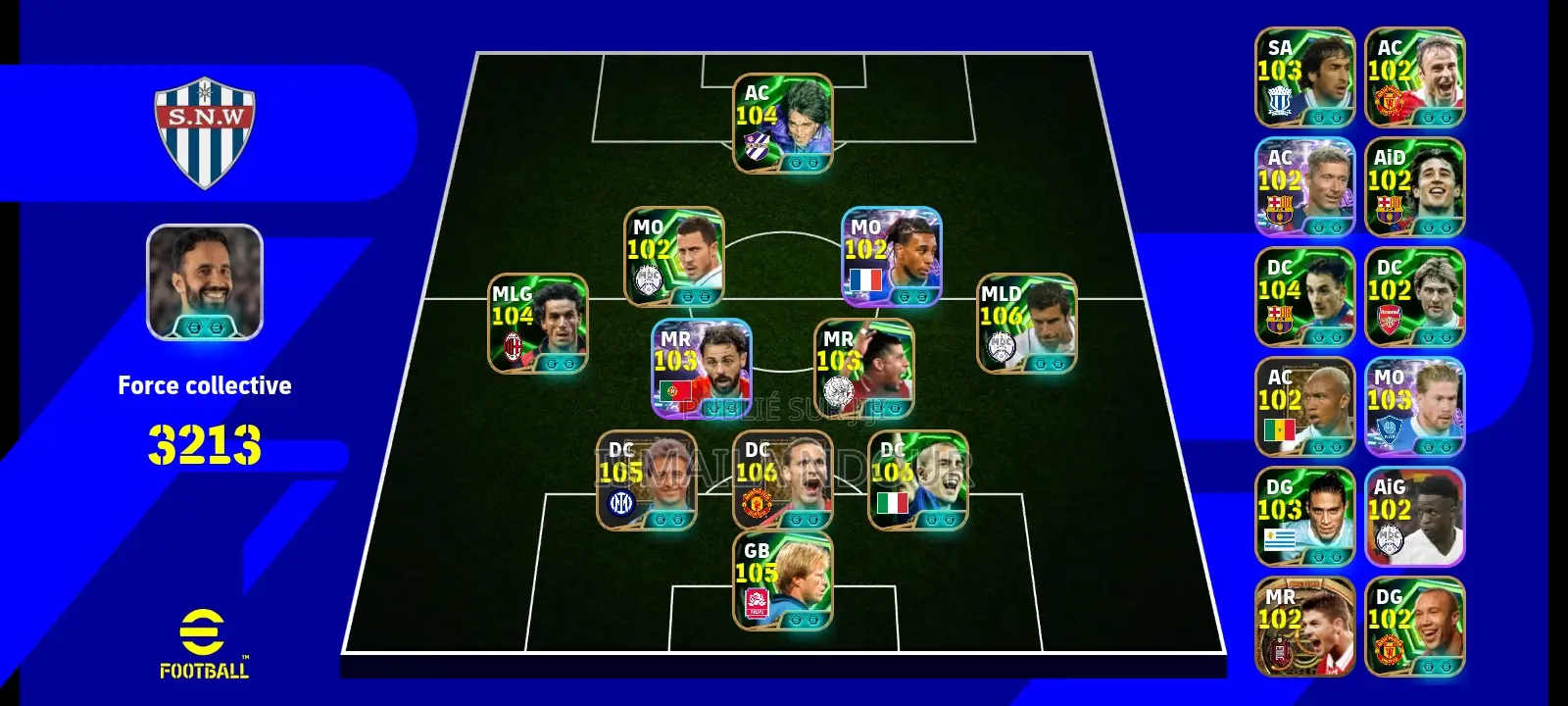
Task: Click the manager portrait above Force collective
Action: coord(205,284)
